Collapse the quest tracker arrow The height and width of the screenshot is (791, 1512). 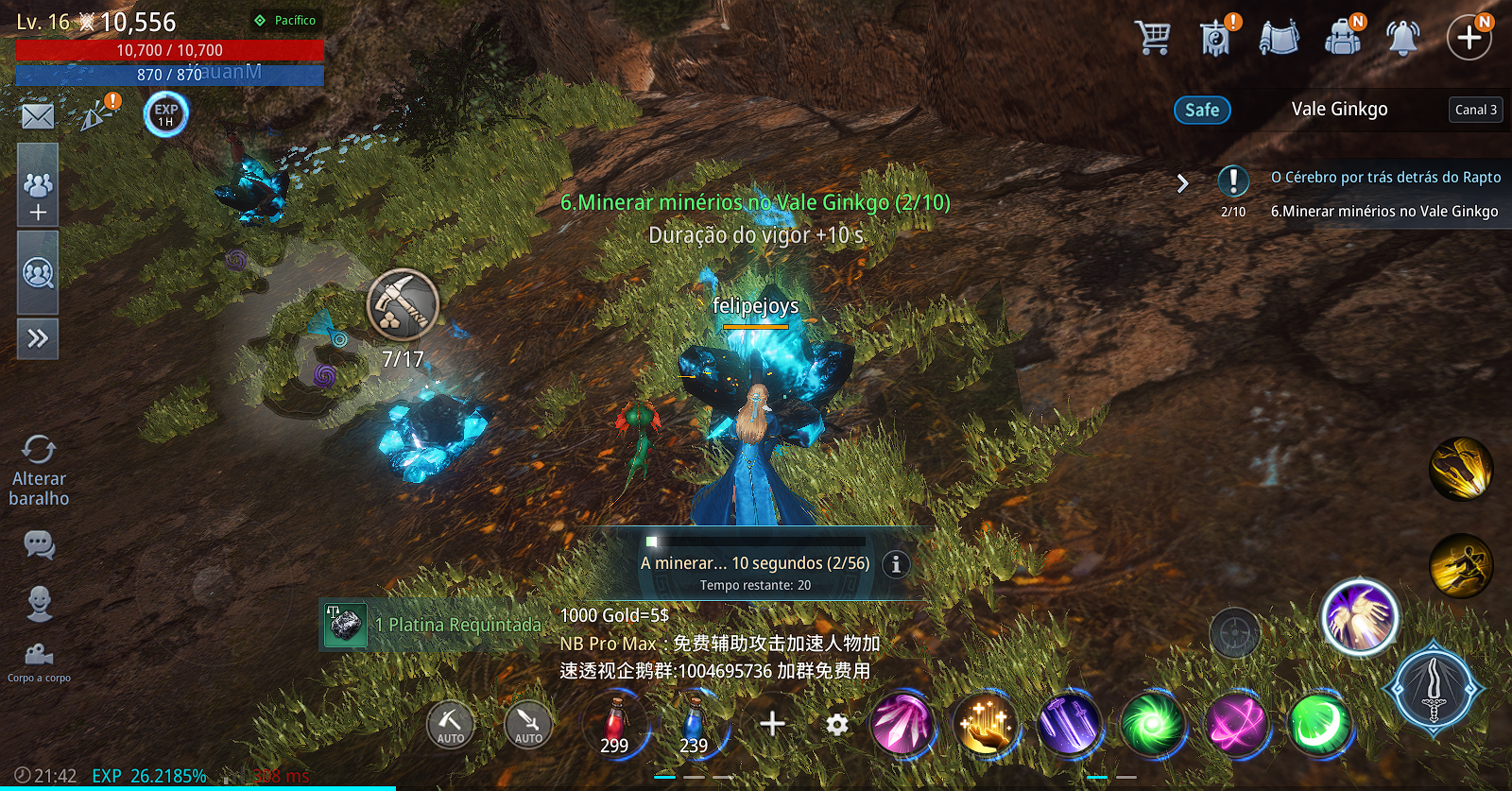click(1182, 183)
